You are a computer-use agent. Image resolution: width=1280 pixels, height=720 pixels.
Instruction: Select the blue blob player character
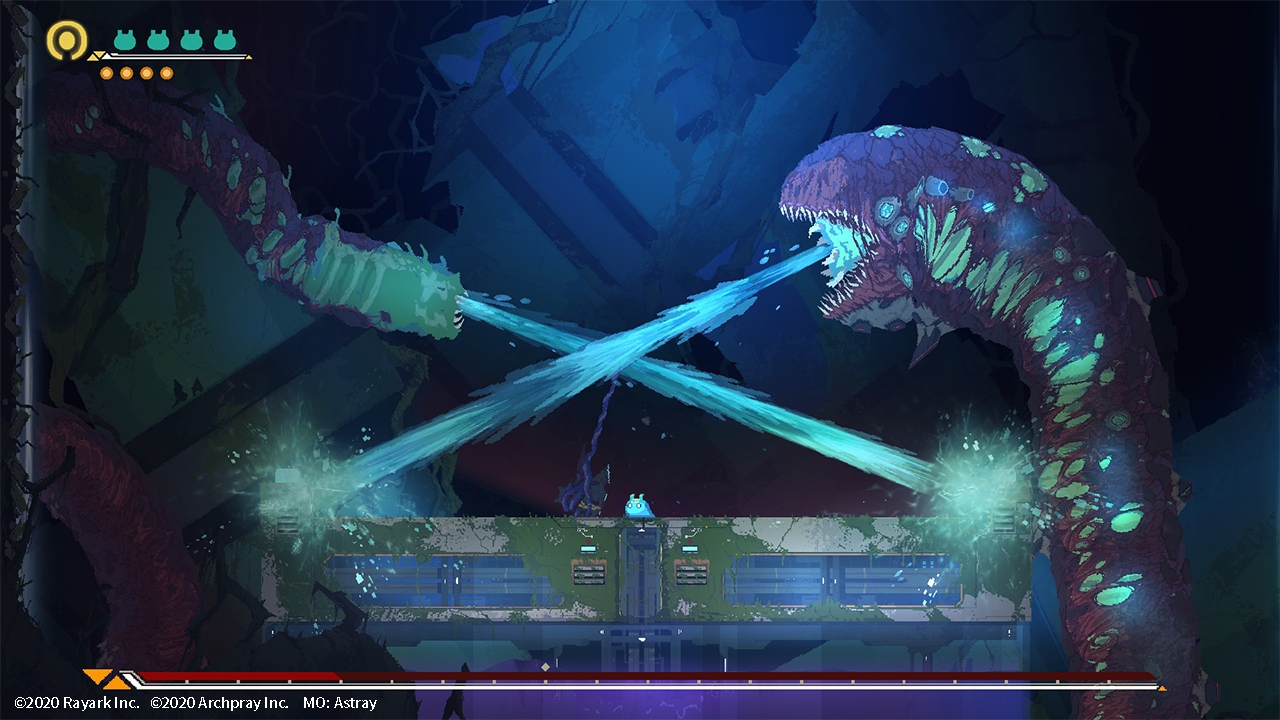click(x=638, y=504)
